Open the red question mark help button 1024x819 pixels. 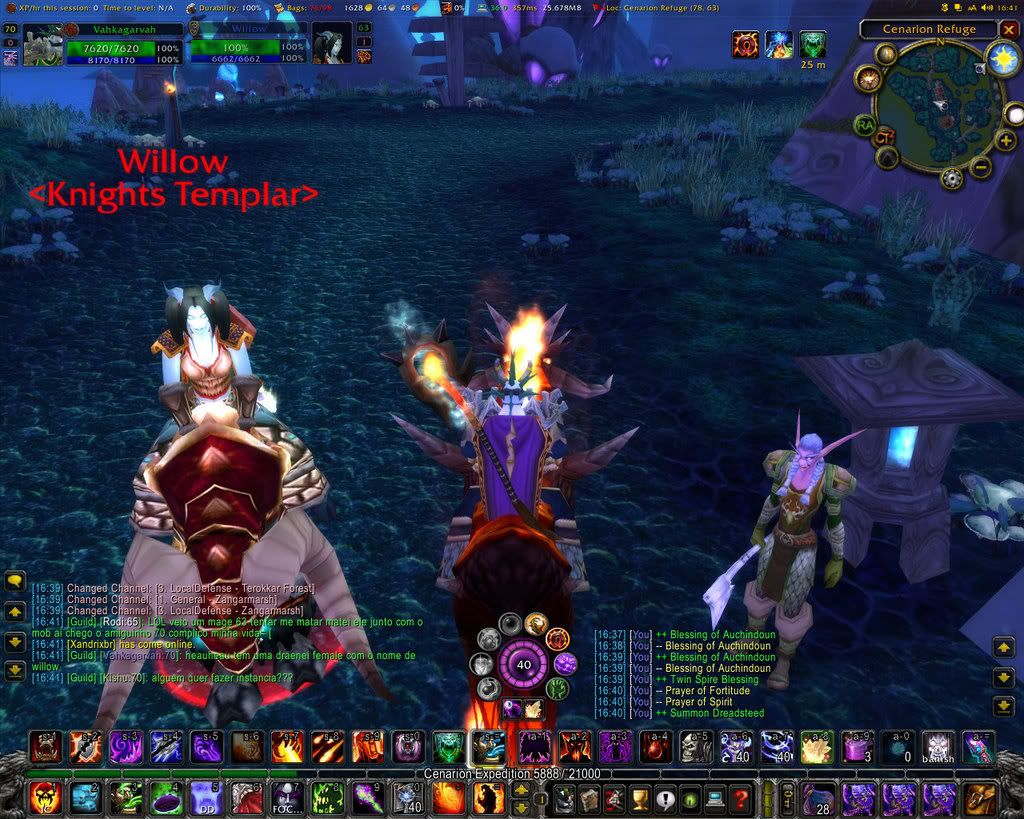[x=740, y=799]
